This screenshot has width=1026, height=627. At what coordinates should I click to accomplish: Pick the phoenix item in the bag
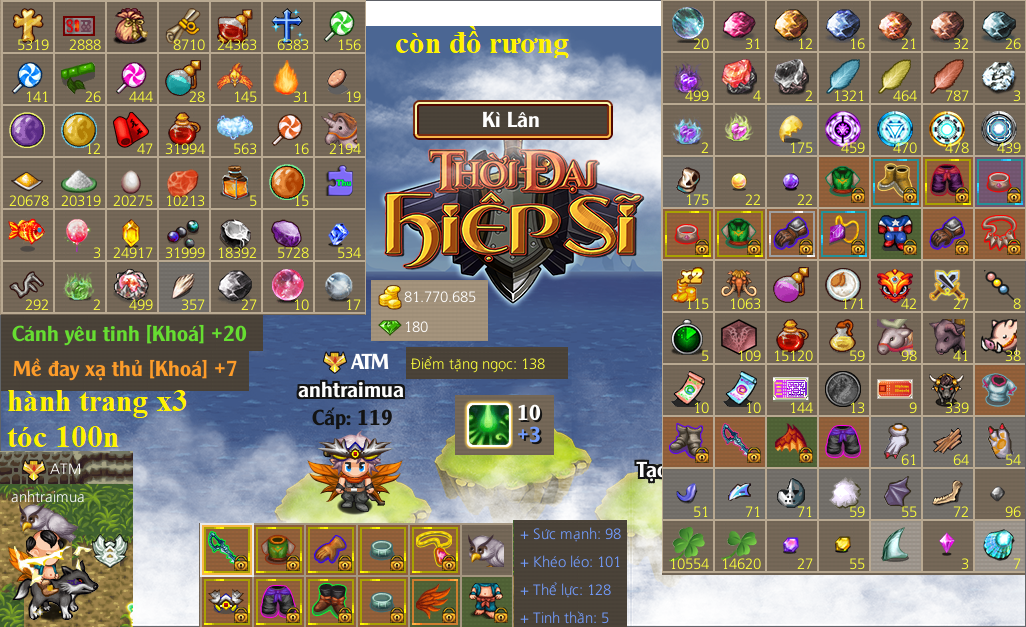236,78
